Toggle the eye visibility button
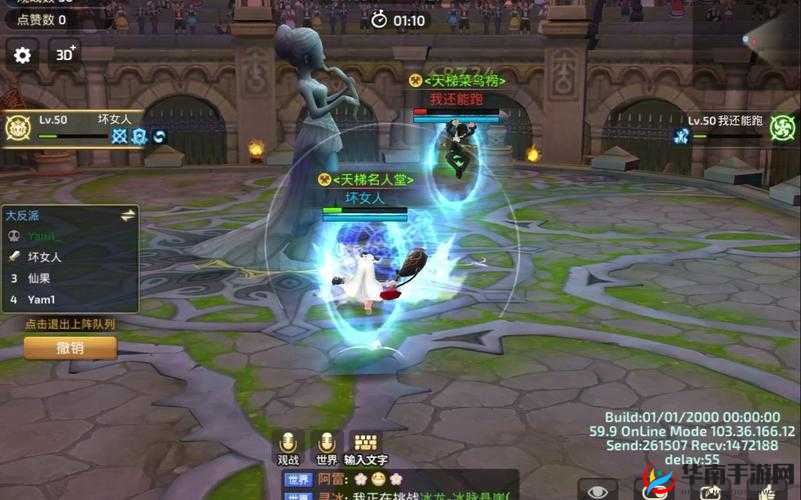The height and width of the screenshot is (500, 801). pos(598,491)
